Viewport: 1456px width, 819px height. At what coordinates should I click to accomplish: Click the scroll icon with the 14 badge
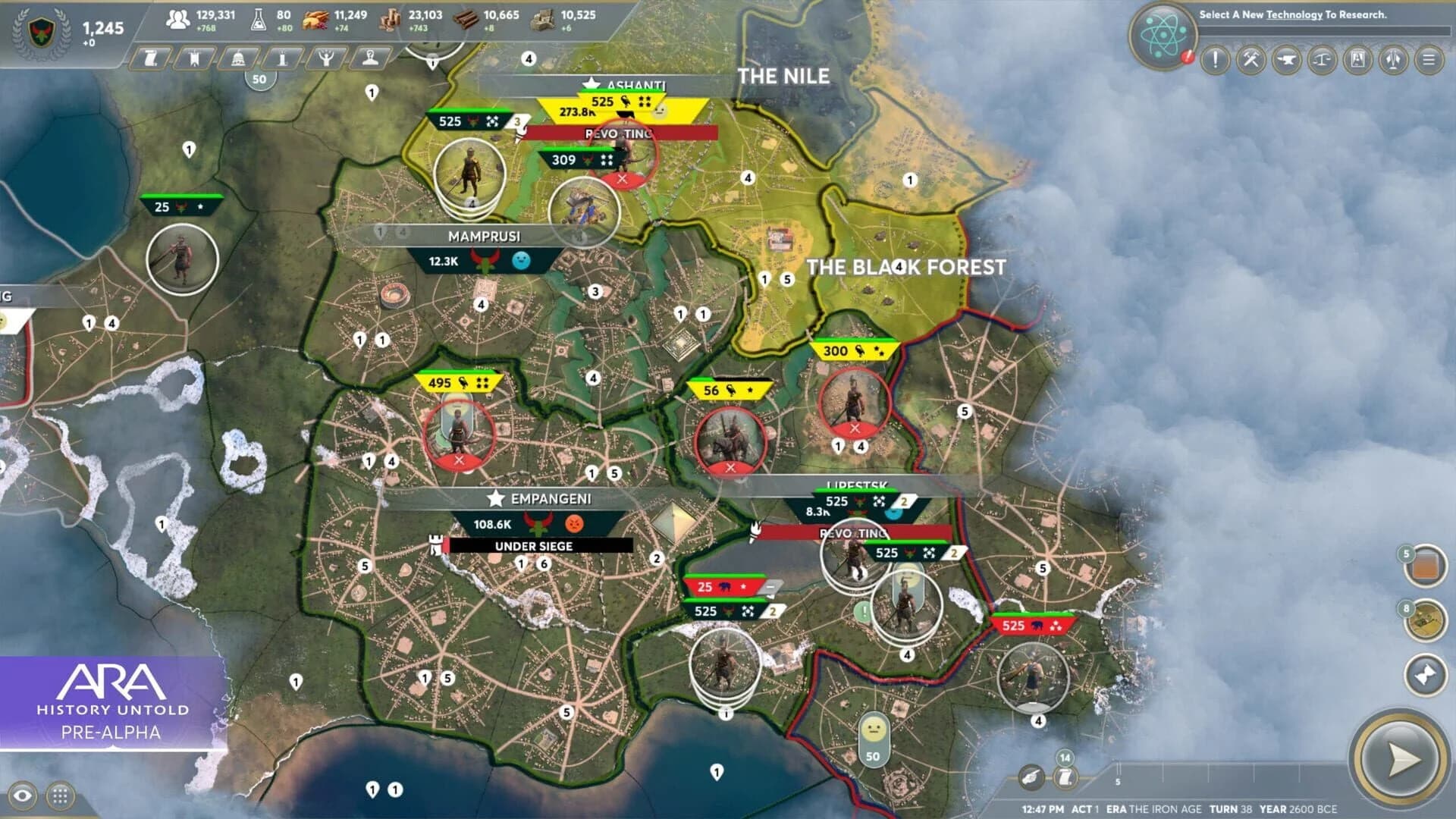point(1065,777)
